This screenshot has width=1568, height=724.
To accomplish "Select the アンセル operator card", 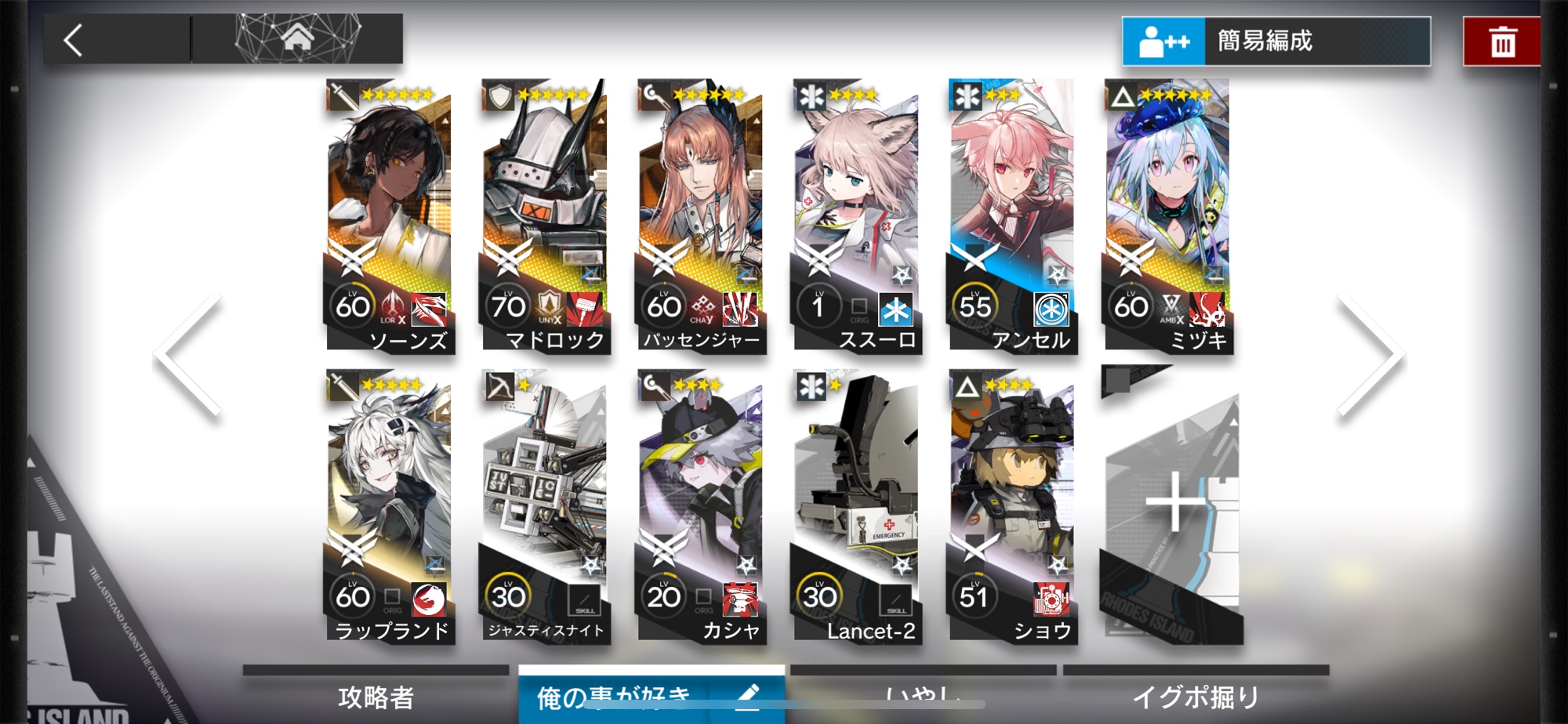I will click(x=1011, y=215).
